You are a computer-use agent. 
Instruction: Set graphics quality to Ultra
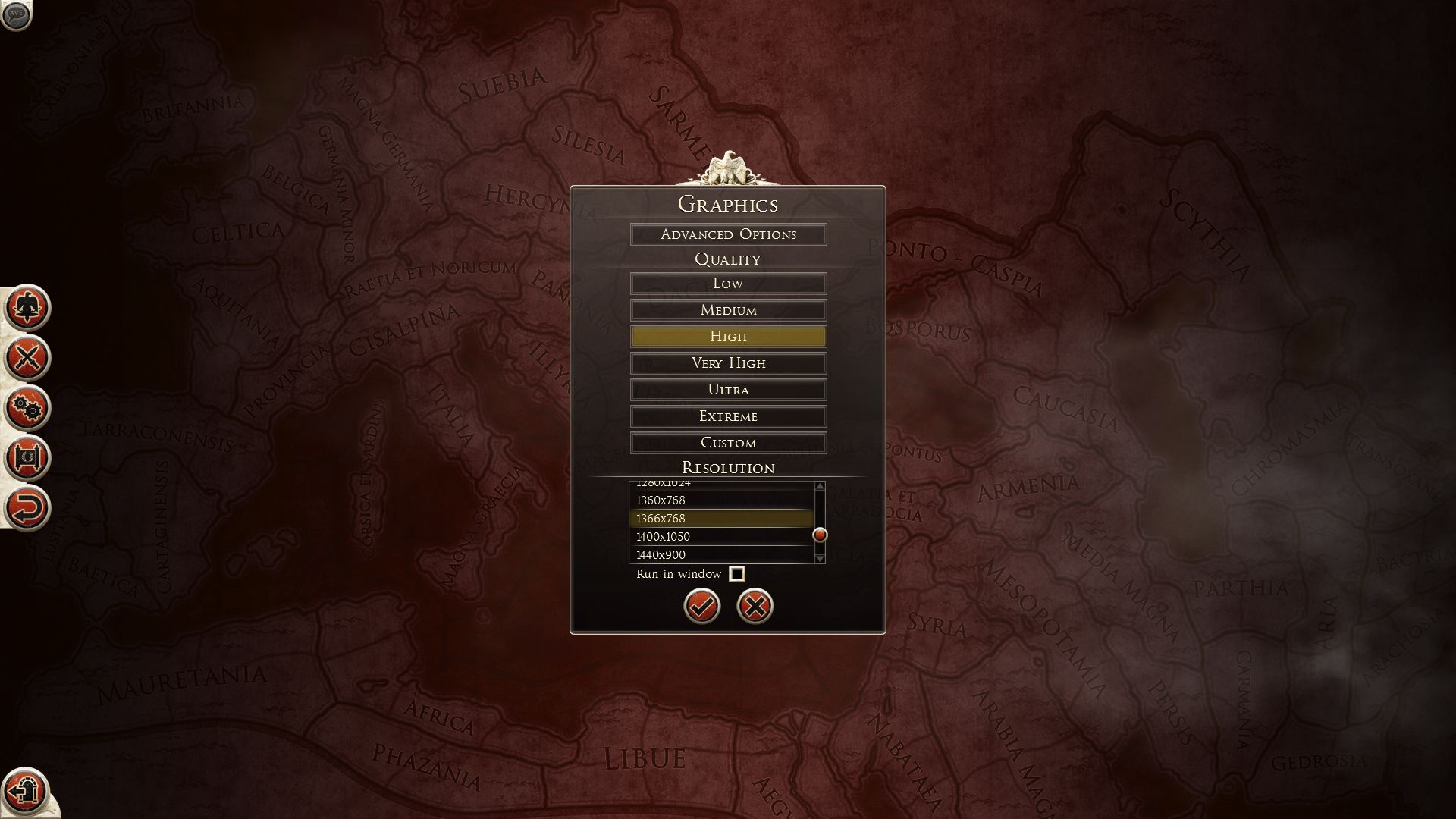[x=728, y=390]
